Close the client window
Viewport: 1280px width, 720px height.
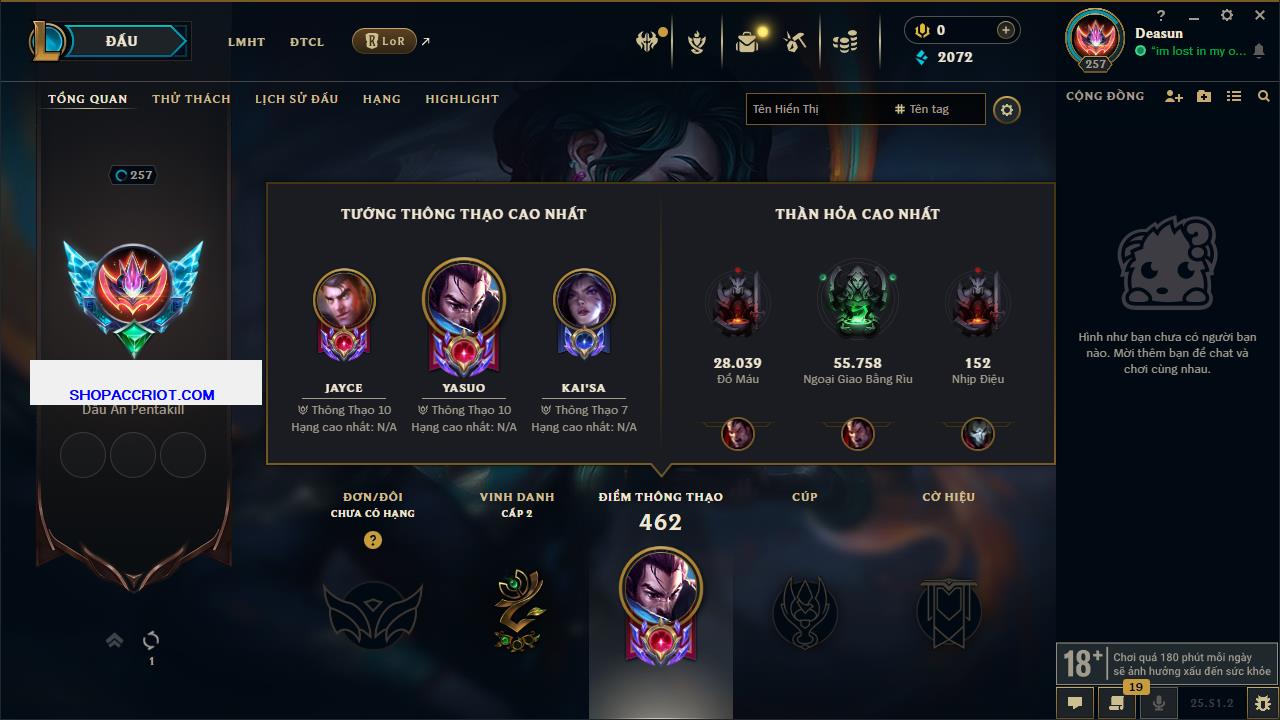coord(1259,15)
